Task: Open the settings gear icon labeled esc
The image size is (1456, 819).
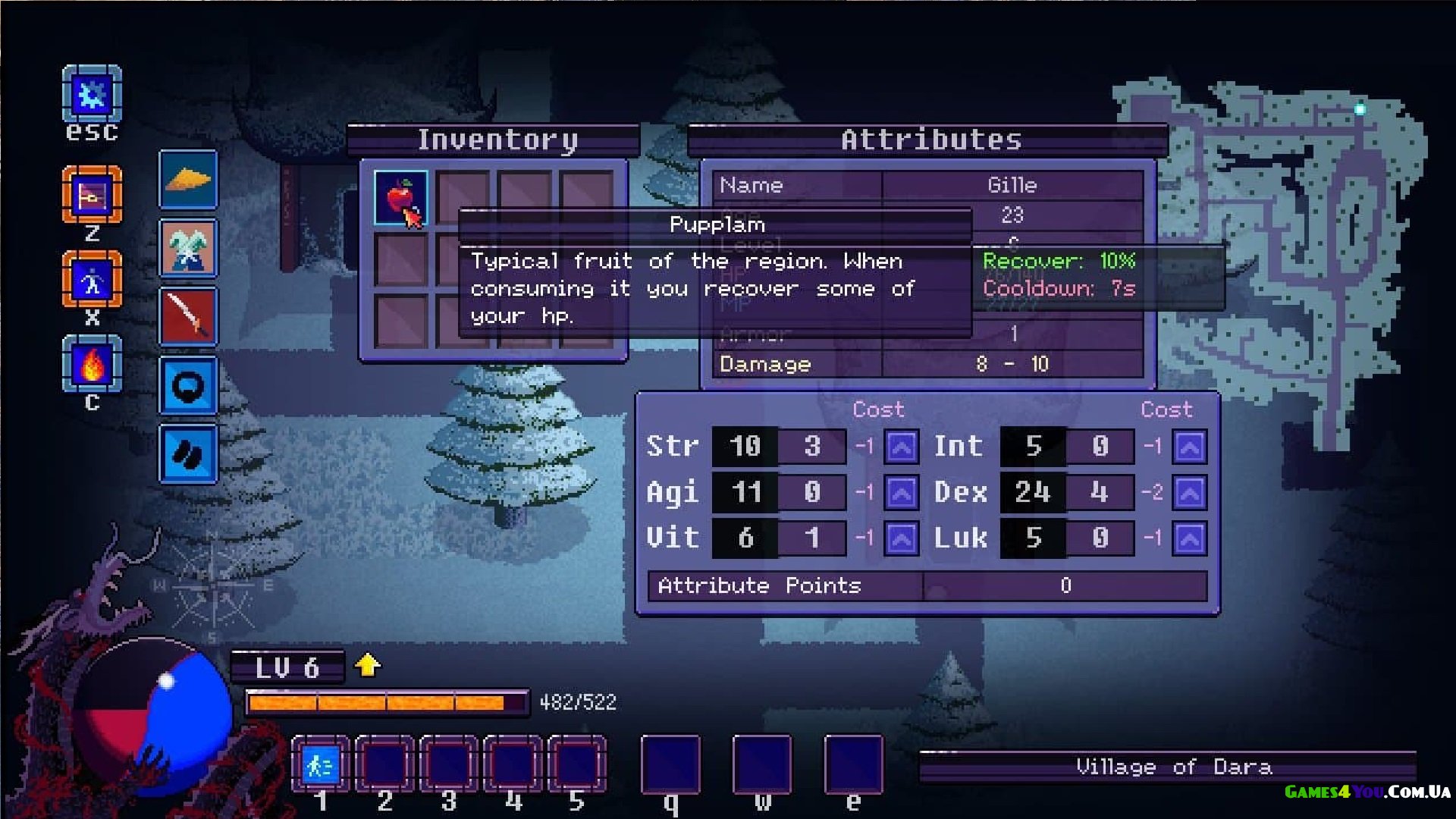Action: coord(92,94)
